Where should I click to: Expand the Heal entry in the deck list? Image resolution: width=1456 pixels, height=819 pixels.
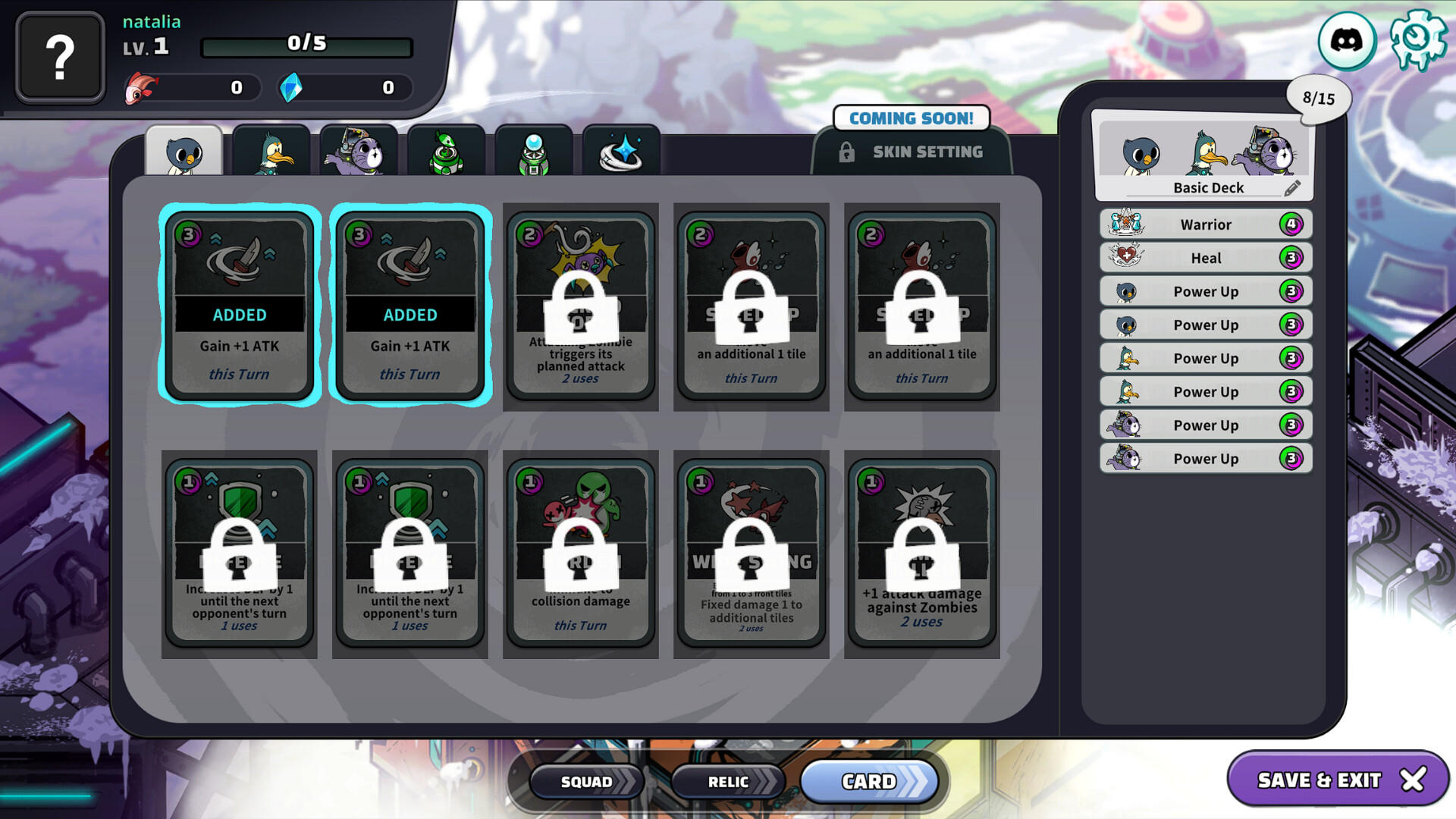1205,258
